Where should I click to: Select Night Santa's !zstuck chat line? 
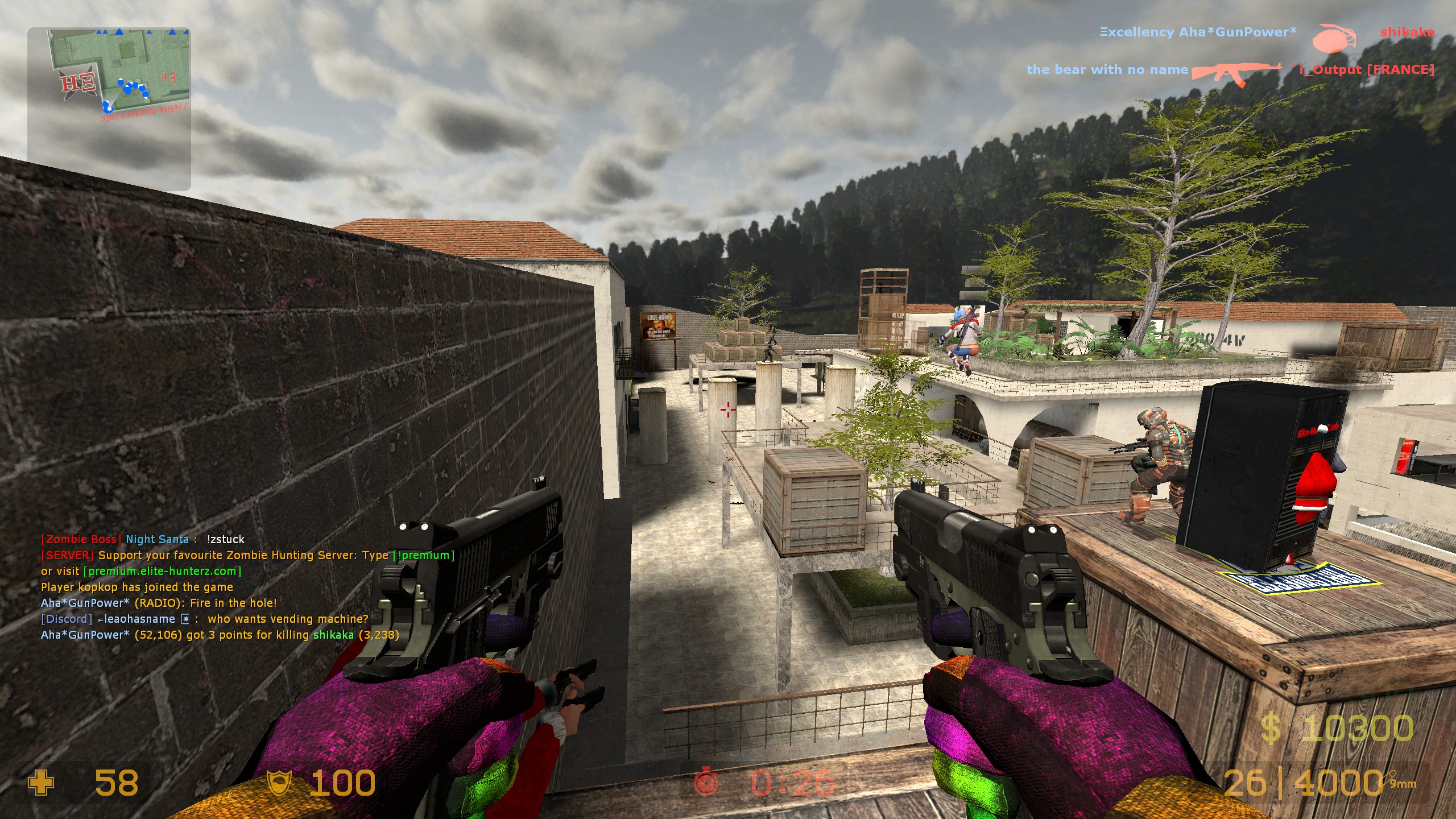tap(143, 539)
